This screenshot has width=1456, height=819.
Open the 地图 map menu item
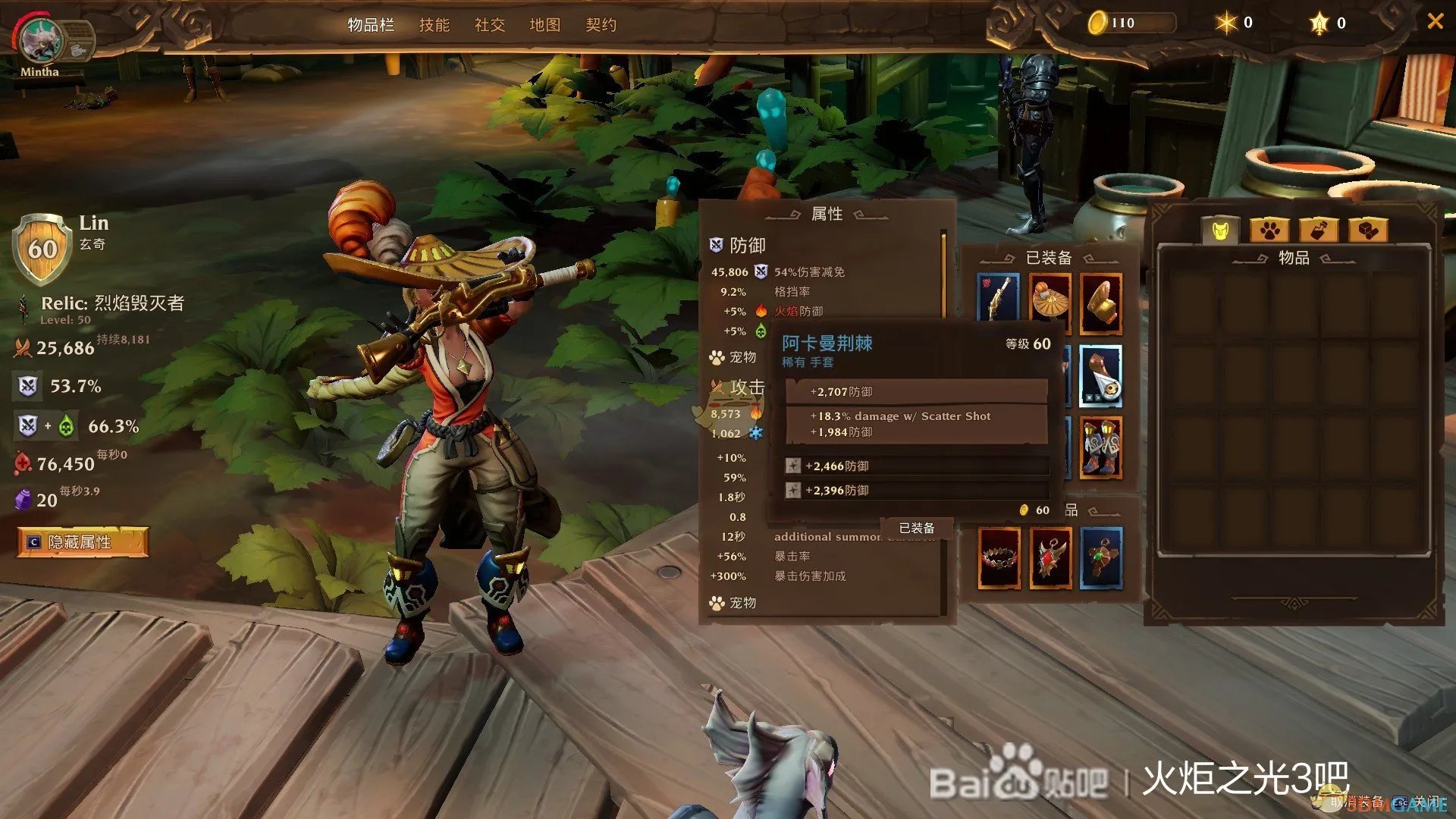(544, 25)
